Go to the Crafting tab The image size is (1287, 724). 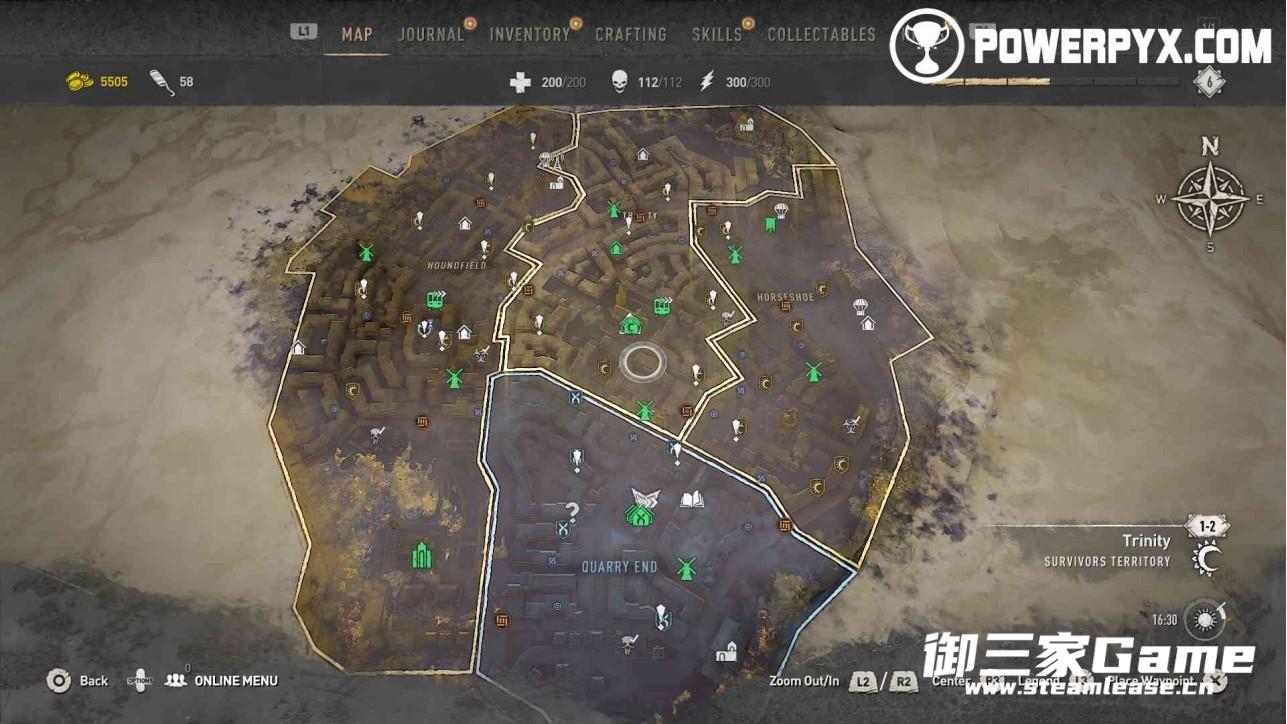tap(631, 34)
